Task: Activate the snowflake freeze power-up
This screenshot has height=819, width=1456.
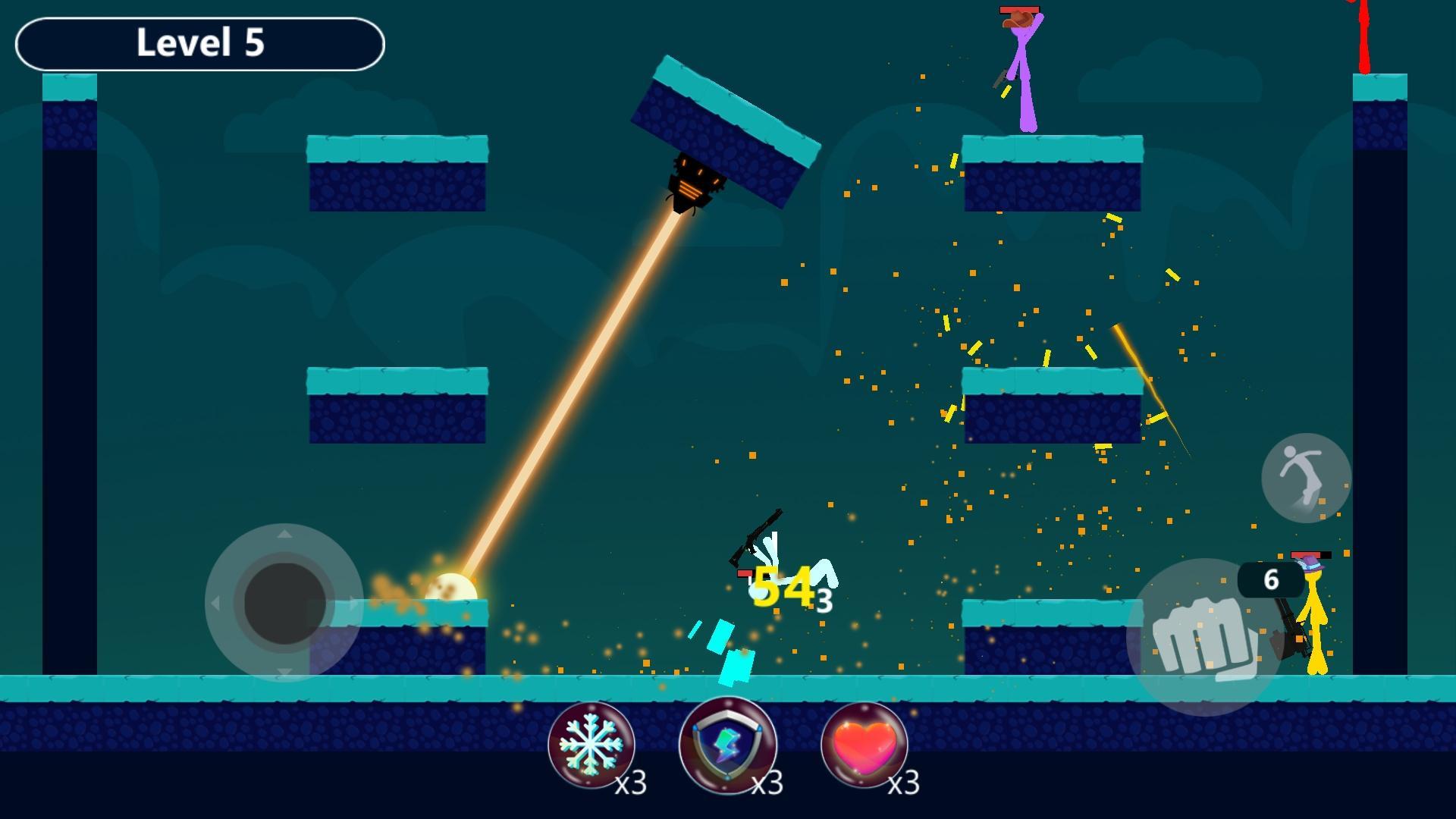Action: [x=591, y=745]
